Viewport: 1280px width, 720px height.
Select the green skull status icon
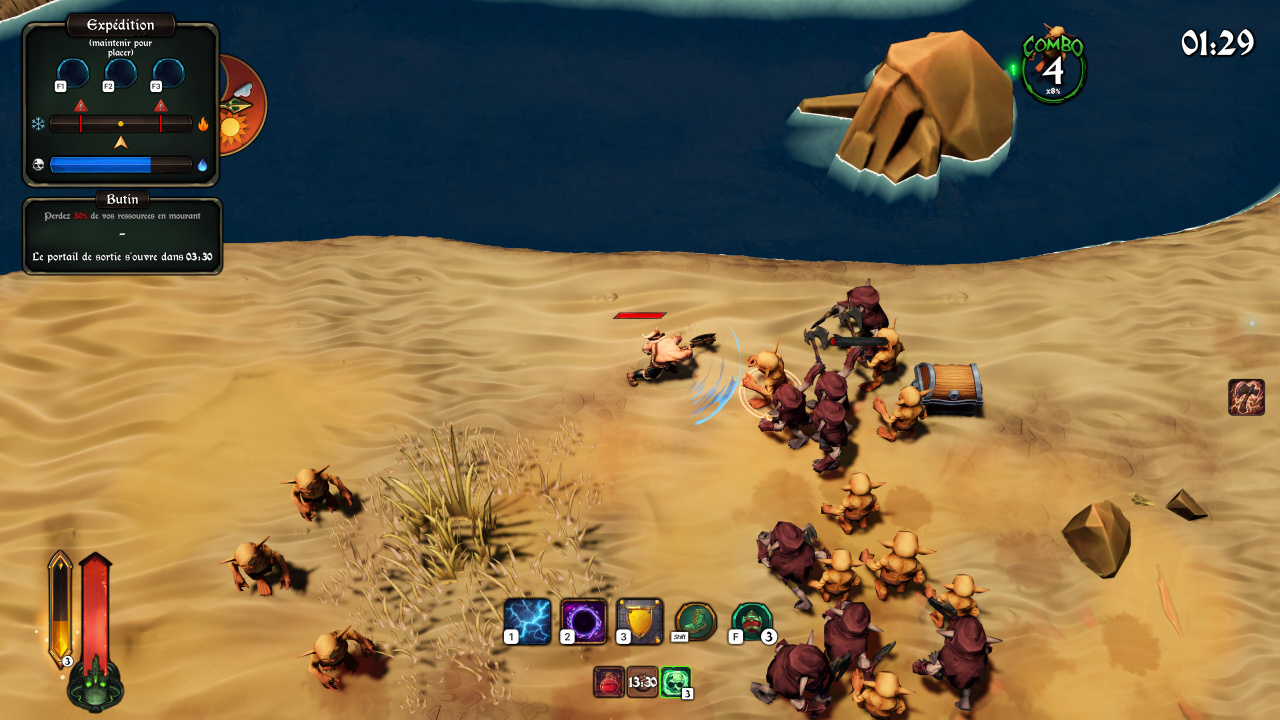click(x=675, y=682)
